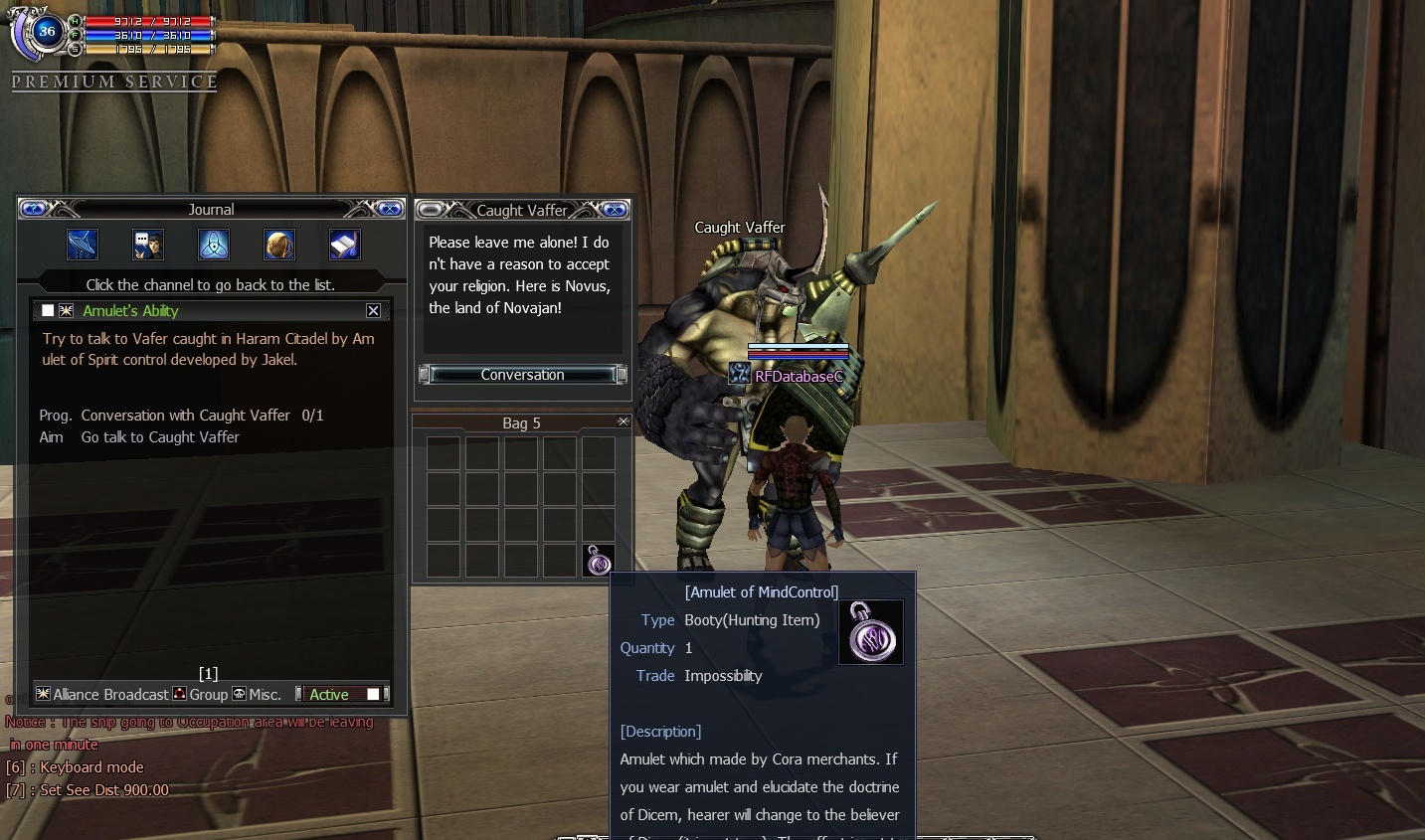Open the golden helmet journal tab

point(279,245)
